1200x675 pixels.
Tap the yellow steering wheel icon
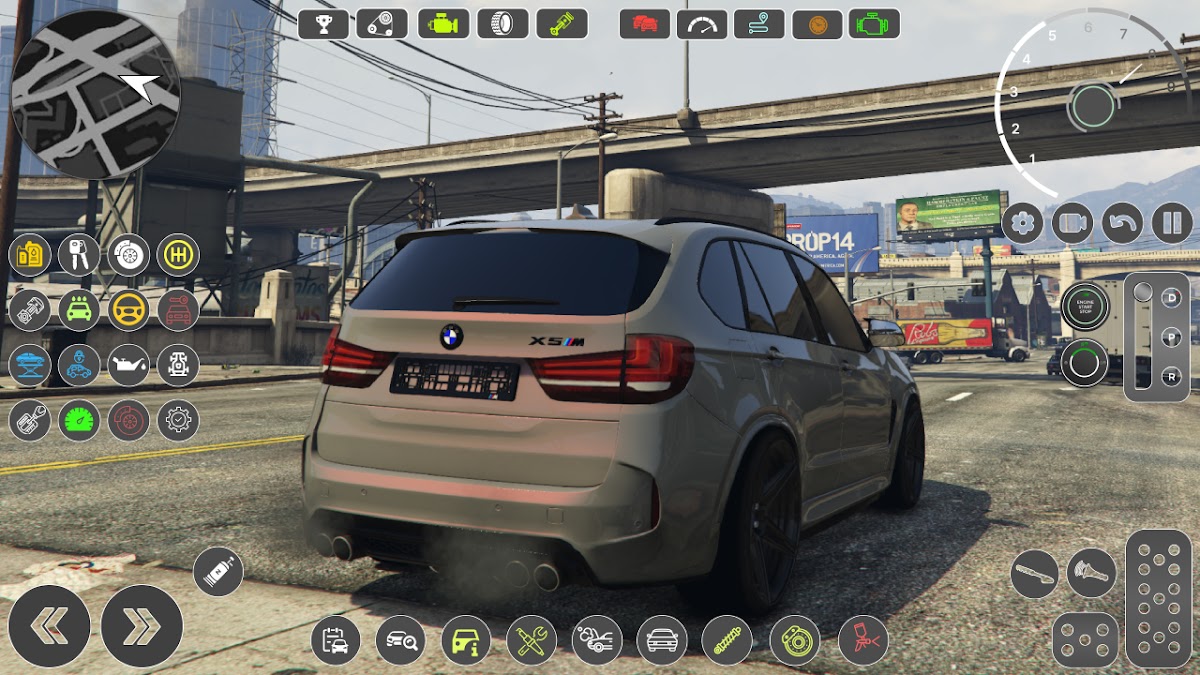pyautogui.click(x=128, y=310)
